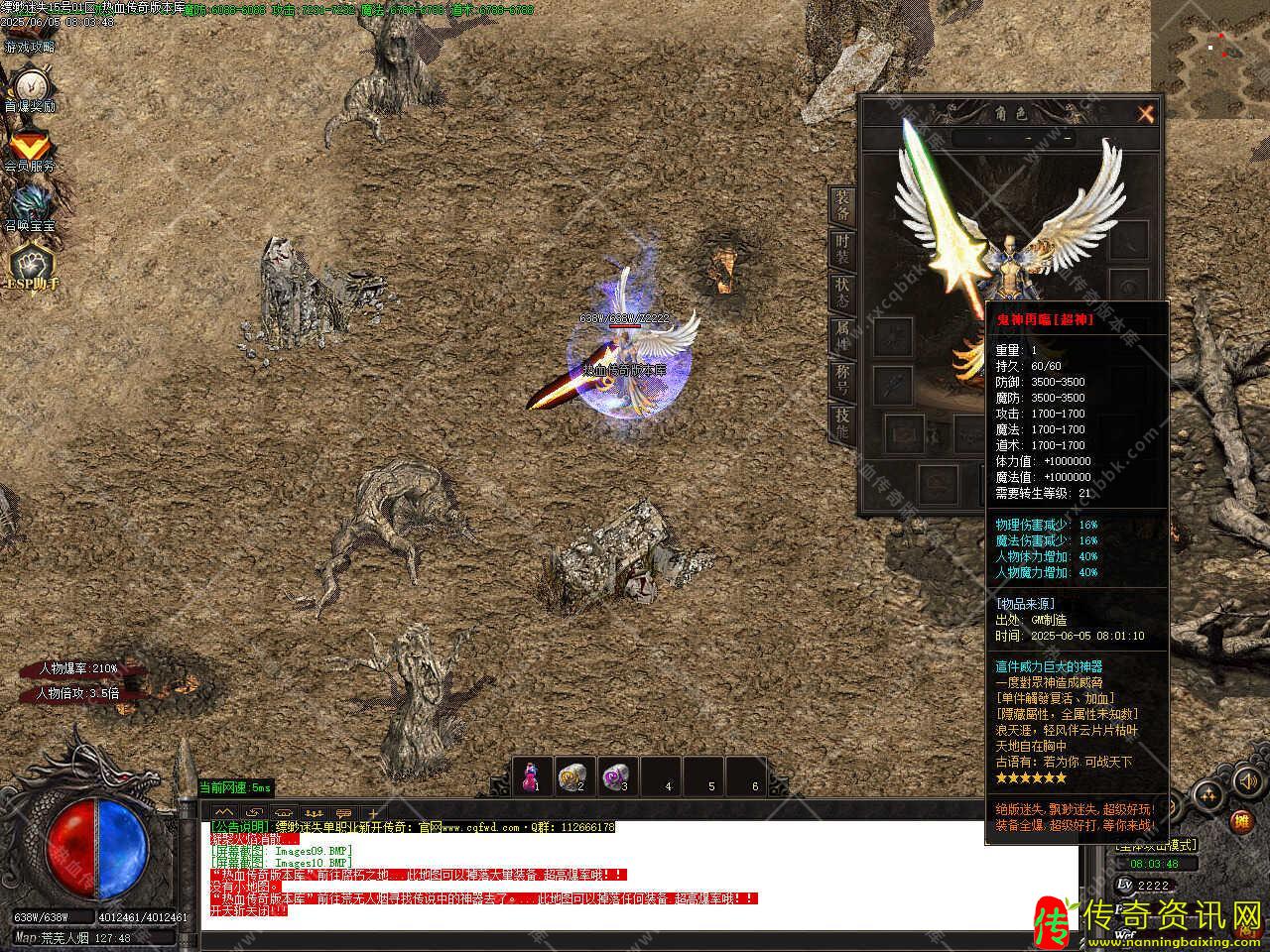
Task: Open the 时装 fashion tab
Action: pyautogui.click(x=842, y=249)
